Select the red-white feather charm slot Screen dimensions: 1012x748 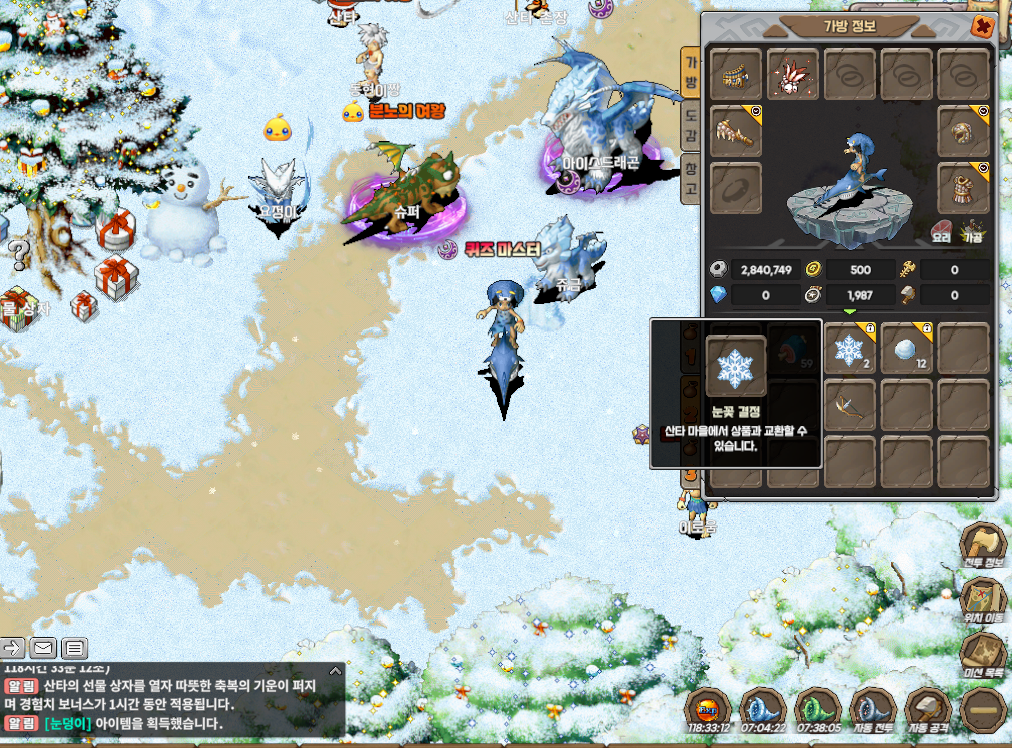coord(793,75)
